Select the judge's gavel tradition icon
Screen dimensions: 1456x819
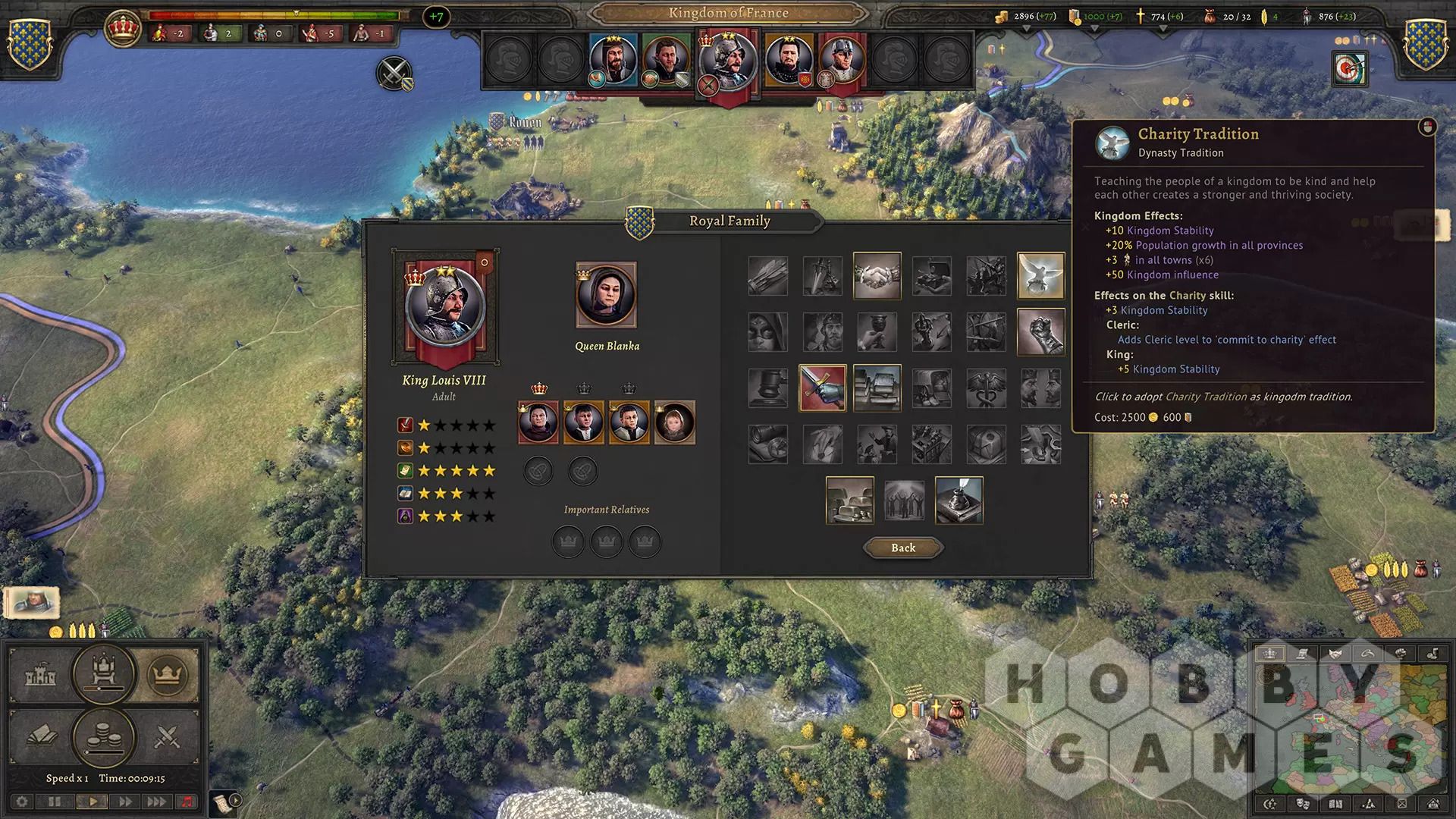(x=767, y=388)
